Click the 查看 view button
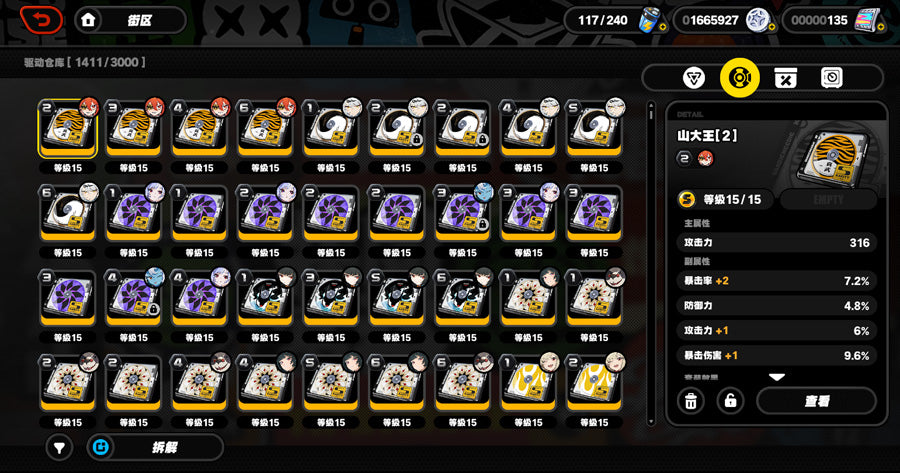900x473 pixels. [x=816, y=401]
